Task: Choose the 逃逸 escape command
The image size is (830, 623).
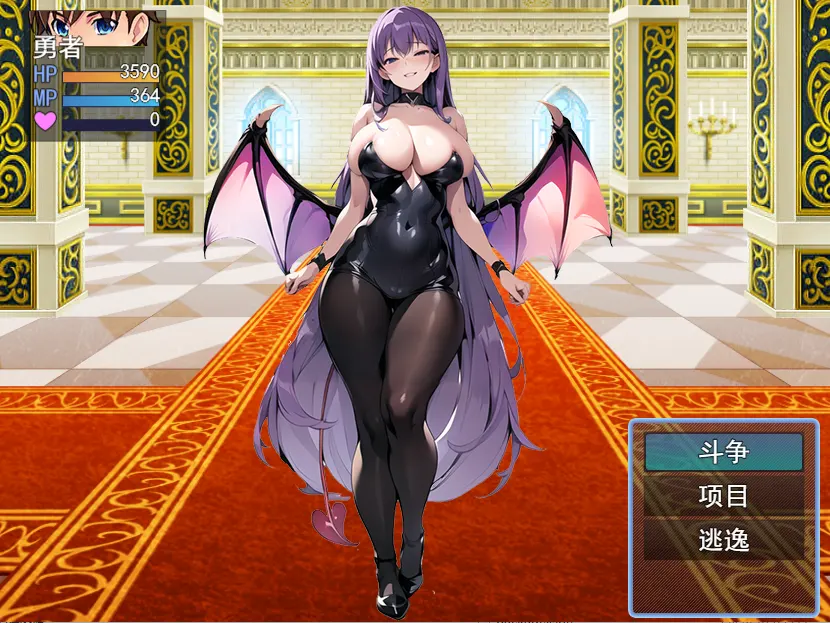Action: click(723, 541)
